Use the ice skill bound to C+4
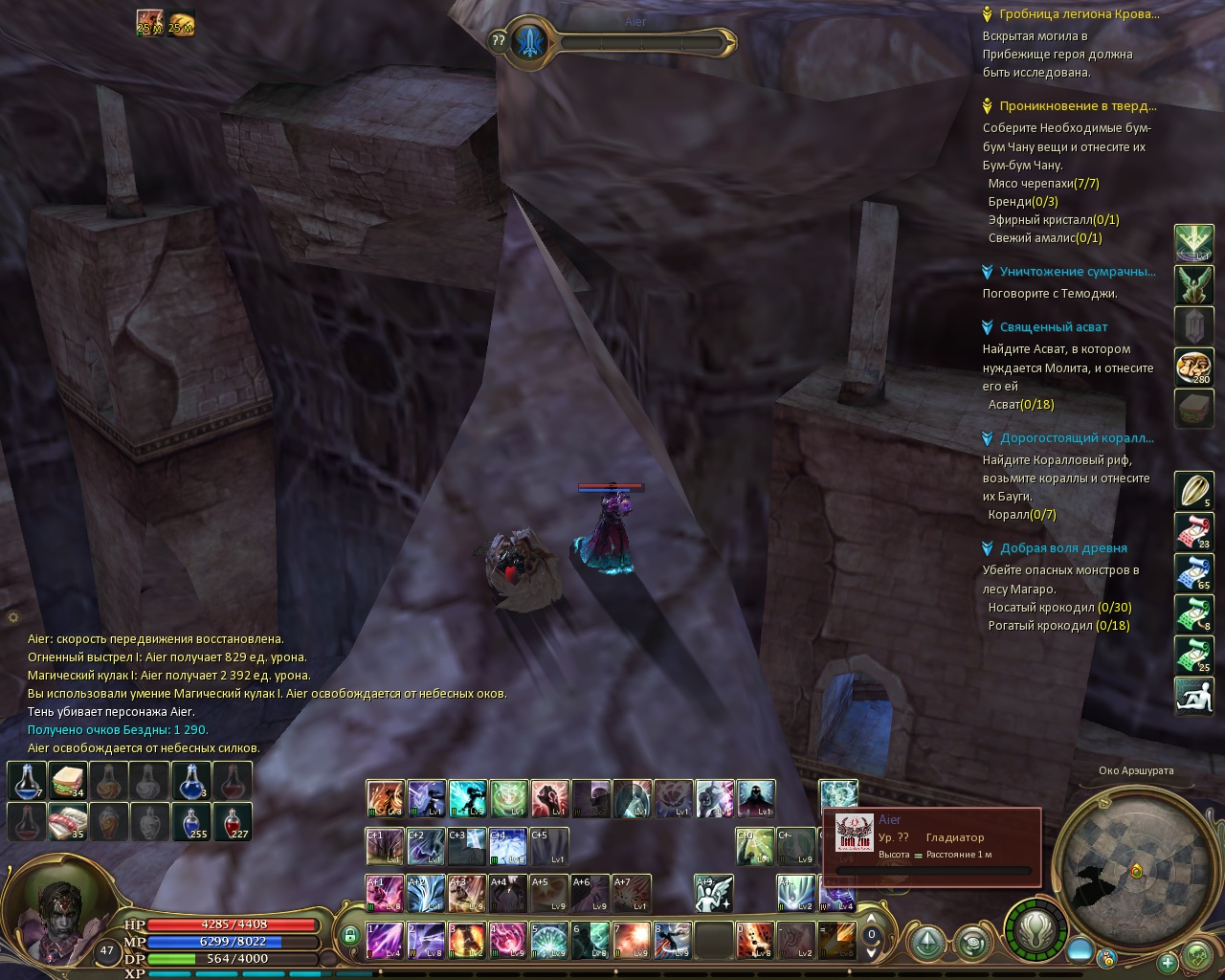Image resolution: width=1225 pixels, height=980 pixels. point(508,846)
